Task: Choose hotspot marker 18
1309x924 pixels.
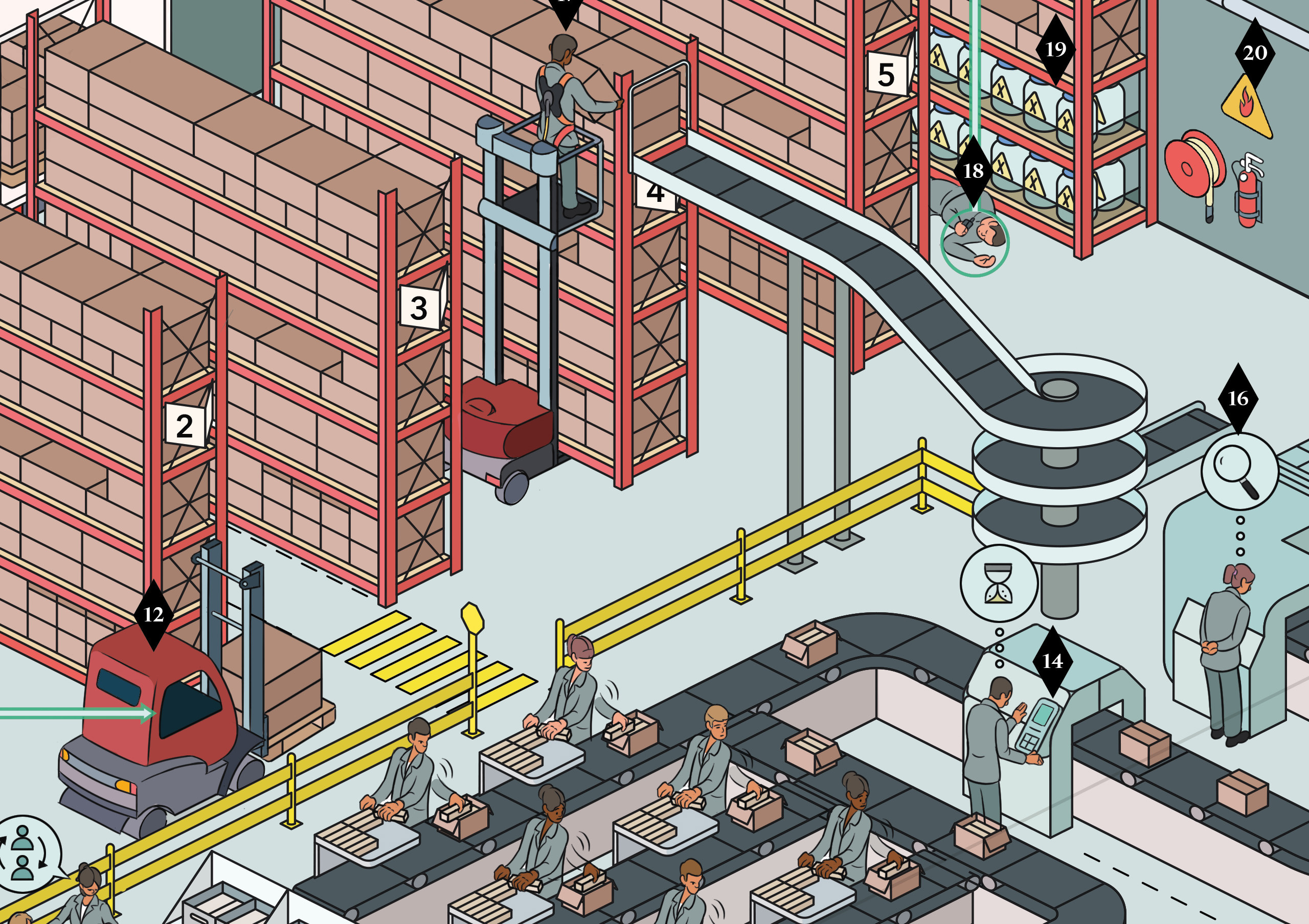Action: click(973, 170)
